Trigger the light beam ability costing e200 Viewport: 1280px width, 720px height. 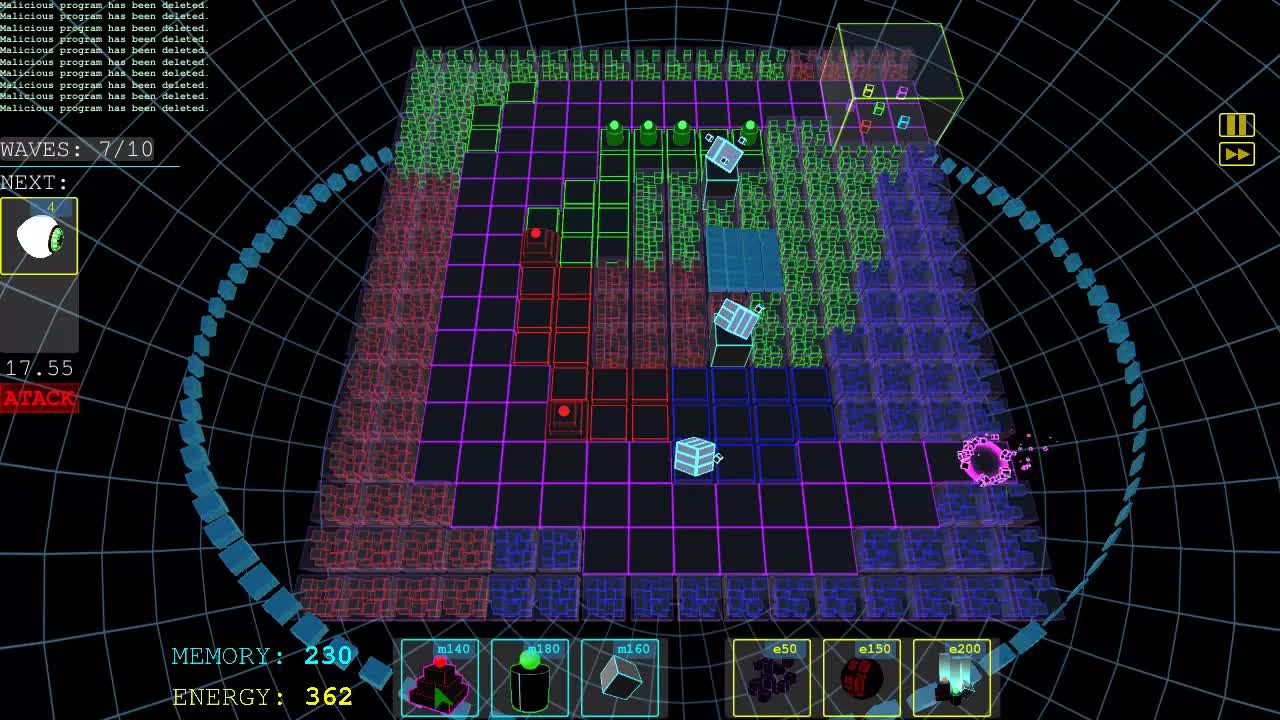pyautogui.click(x=952, y=677)
